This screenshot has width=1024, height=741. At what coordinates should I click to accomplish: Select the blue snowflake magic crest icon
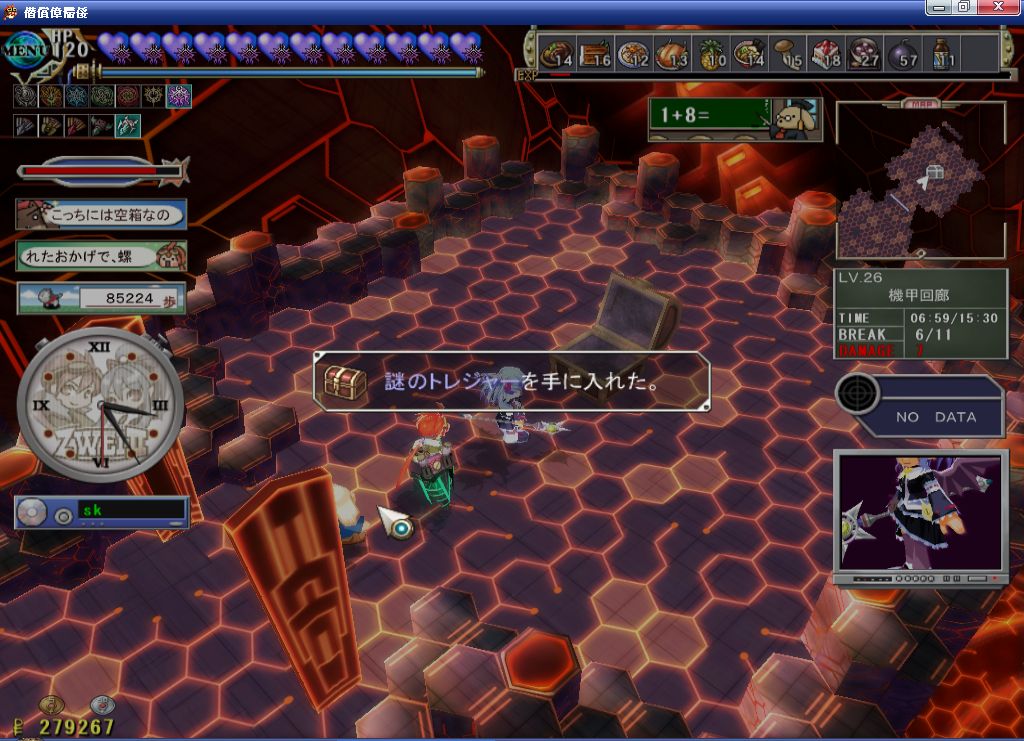tap(75, 96)
